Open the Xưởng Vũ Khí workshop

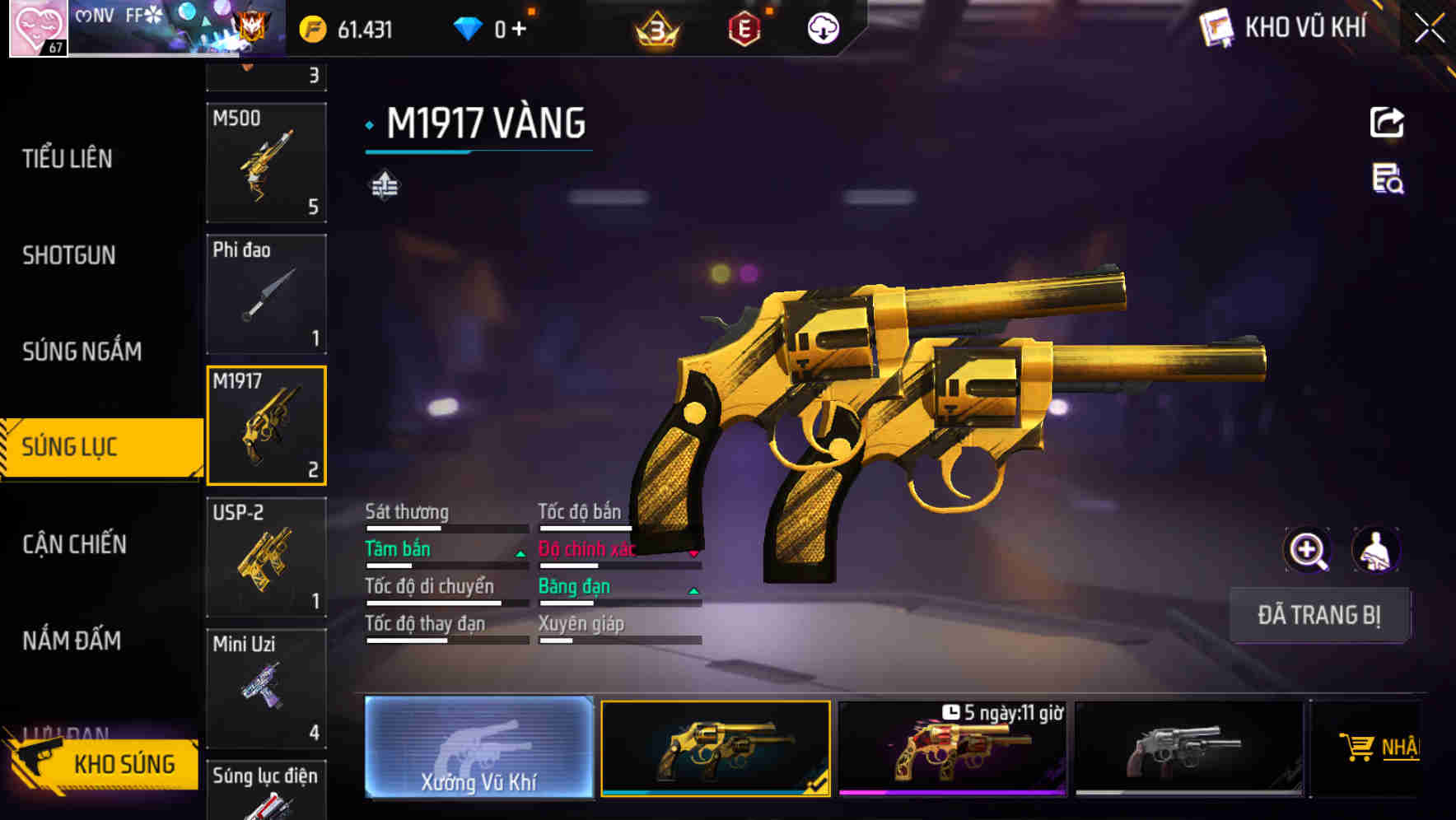pyautogui.click(x=478, y=748)
